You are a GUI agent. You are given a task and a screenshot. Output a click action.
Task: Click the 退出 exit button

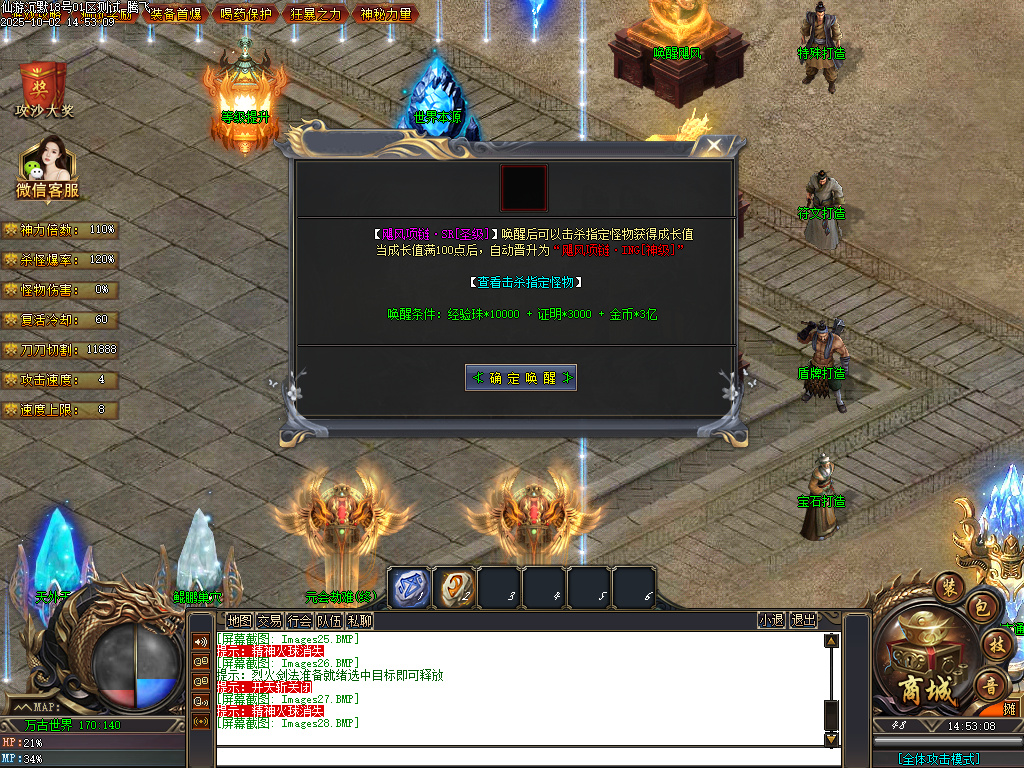click(x=803, y=620)
